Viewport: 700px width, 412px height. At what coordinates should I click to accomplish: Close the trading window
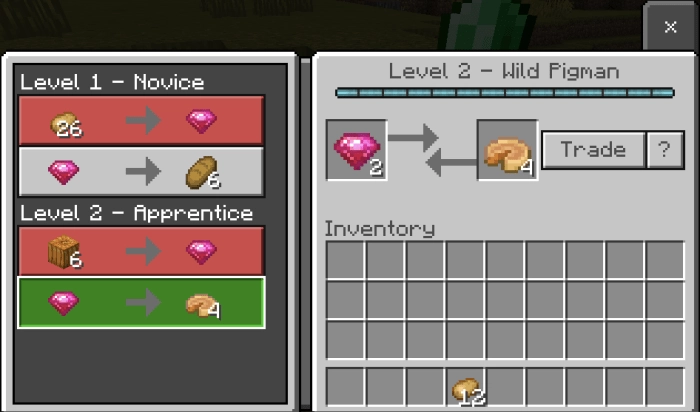click(x=670, y=27)
